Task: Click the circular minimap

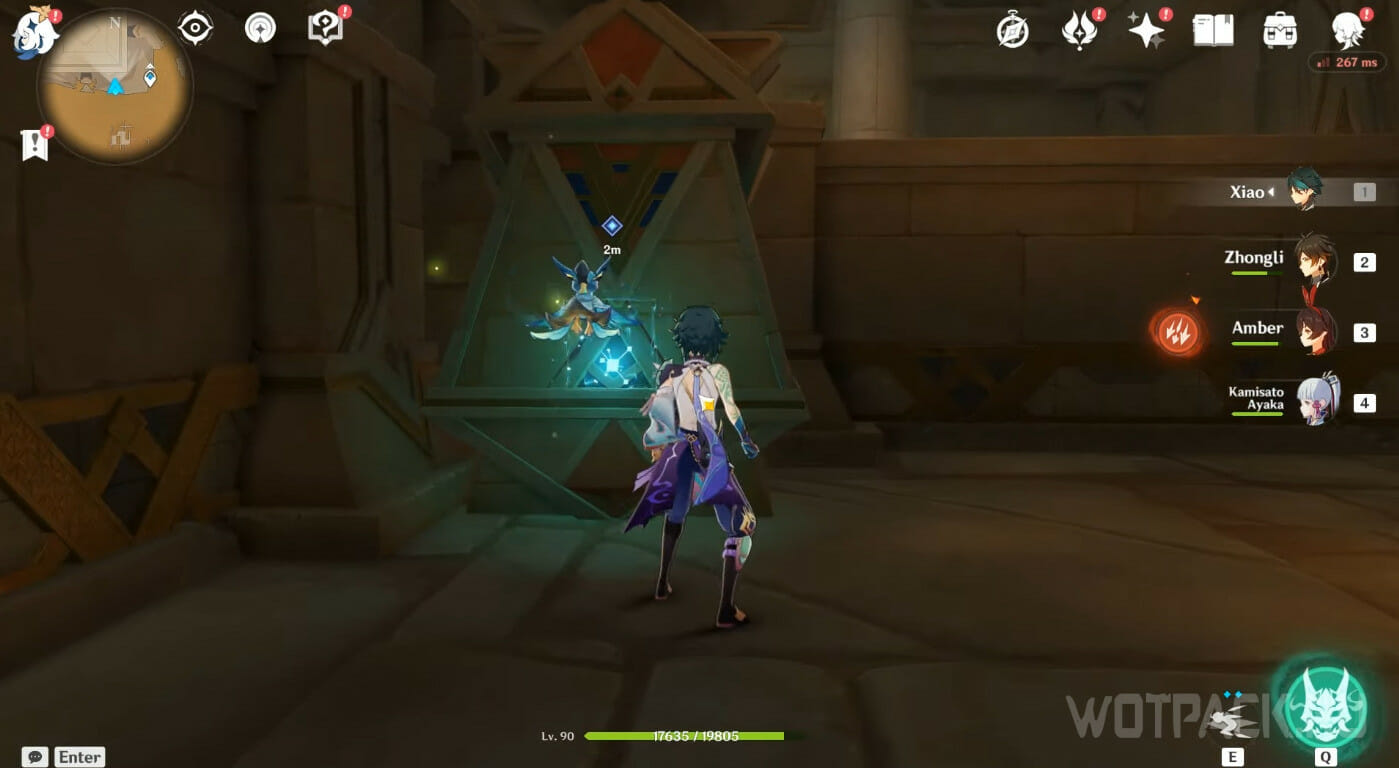Action: tap(115, 88)
